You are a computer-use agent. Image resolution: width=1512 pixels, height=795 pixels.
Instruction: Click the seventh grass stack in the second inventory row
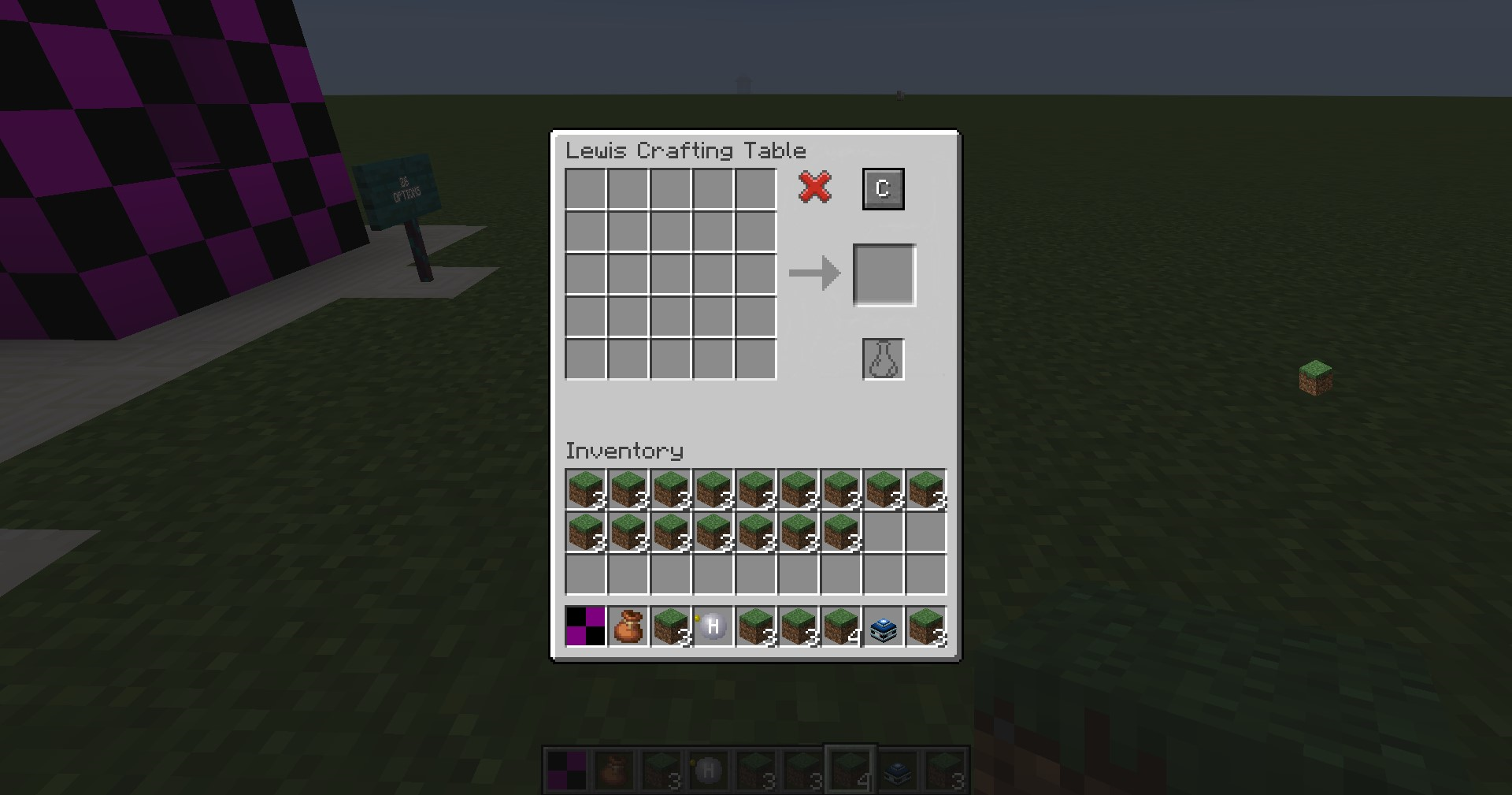click(x=839, y=533)
